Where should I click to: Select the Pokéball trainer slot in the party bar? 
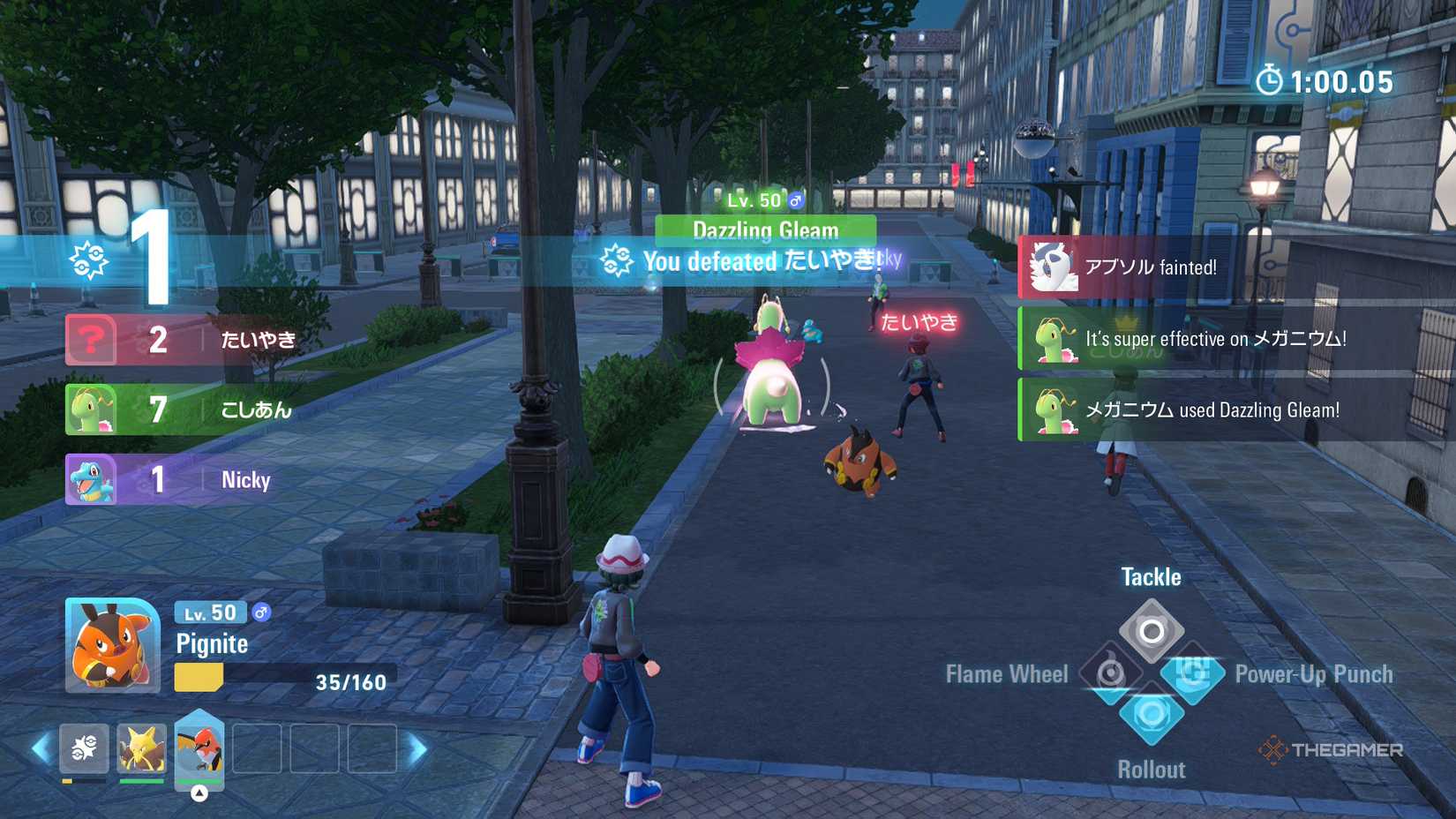(83, 748)
